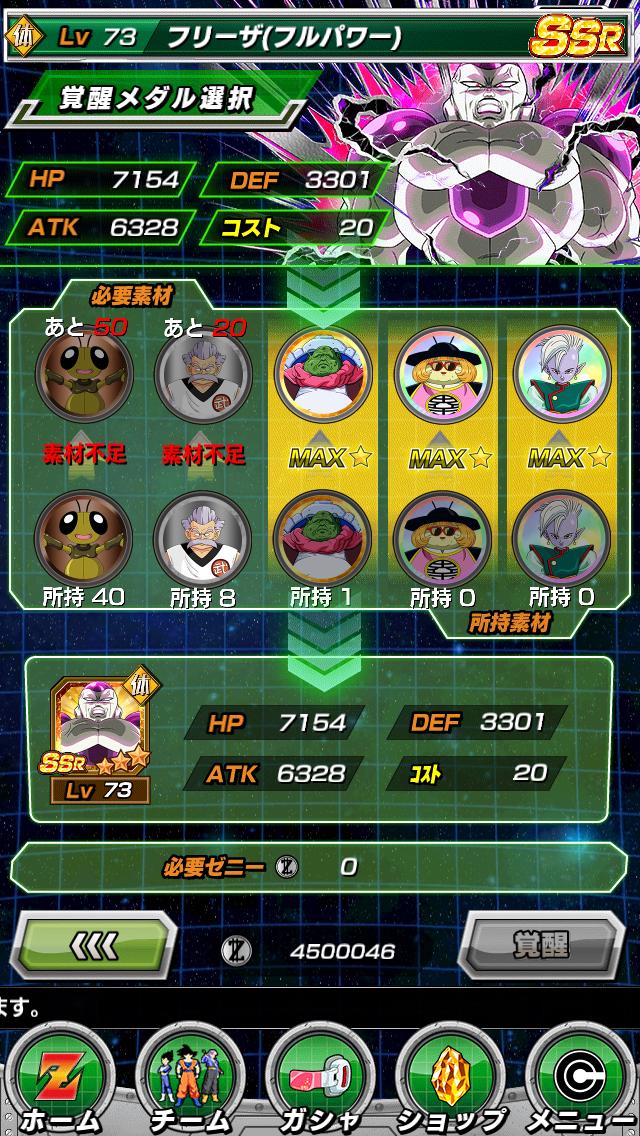The height and width of the screenshot is (1136, 640).
Task: Open the ショップ shop menu
Action: pyautogui.click(x=450, y=1078)
